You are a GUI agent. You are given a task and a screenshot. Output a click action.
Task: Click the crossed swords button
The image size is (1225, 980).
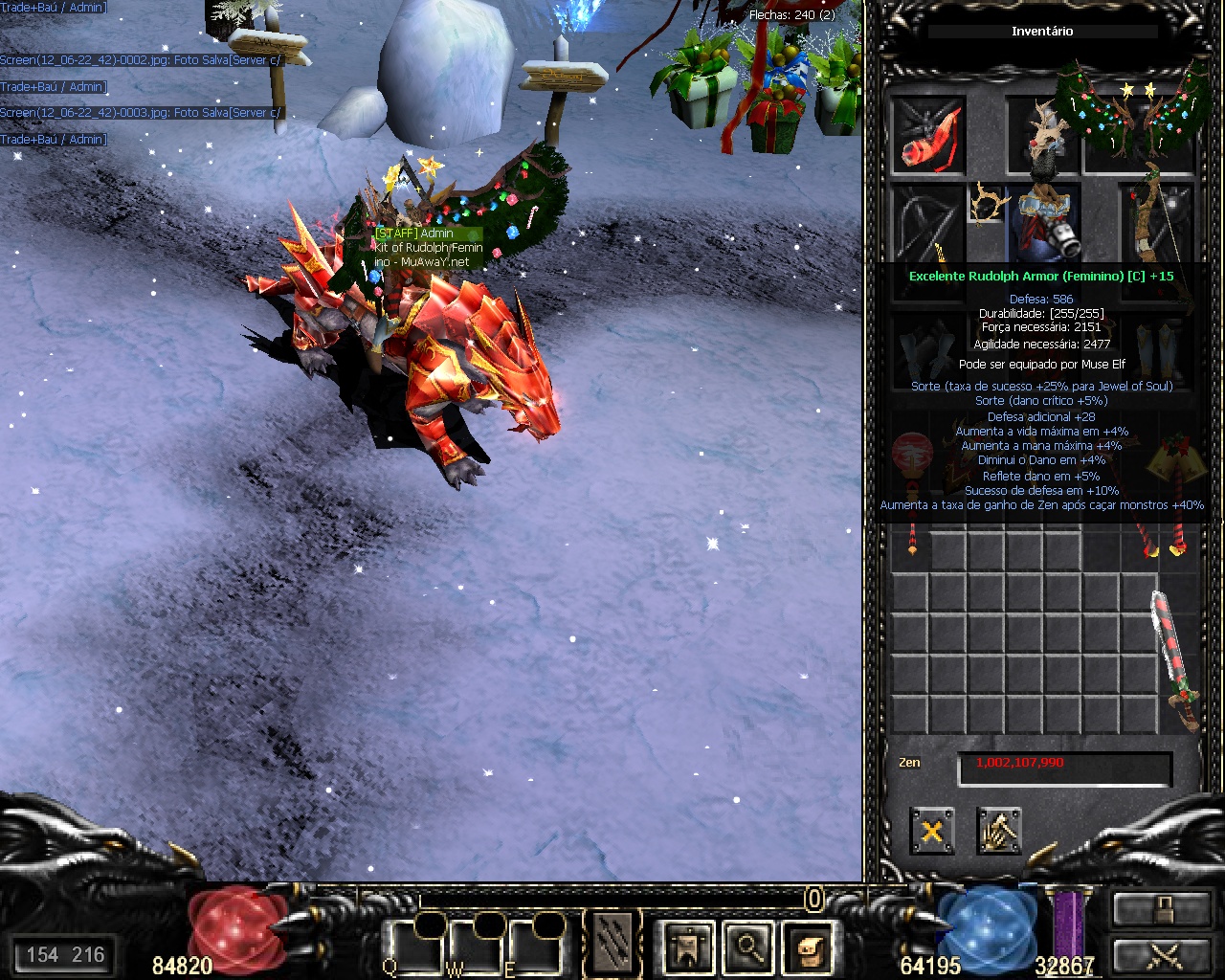[x=1162, y=955]
